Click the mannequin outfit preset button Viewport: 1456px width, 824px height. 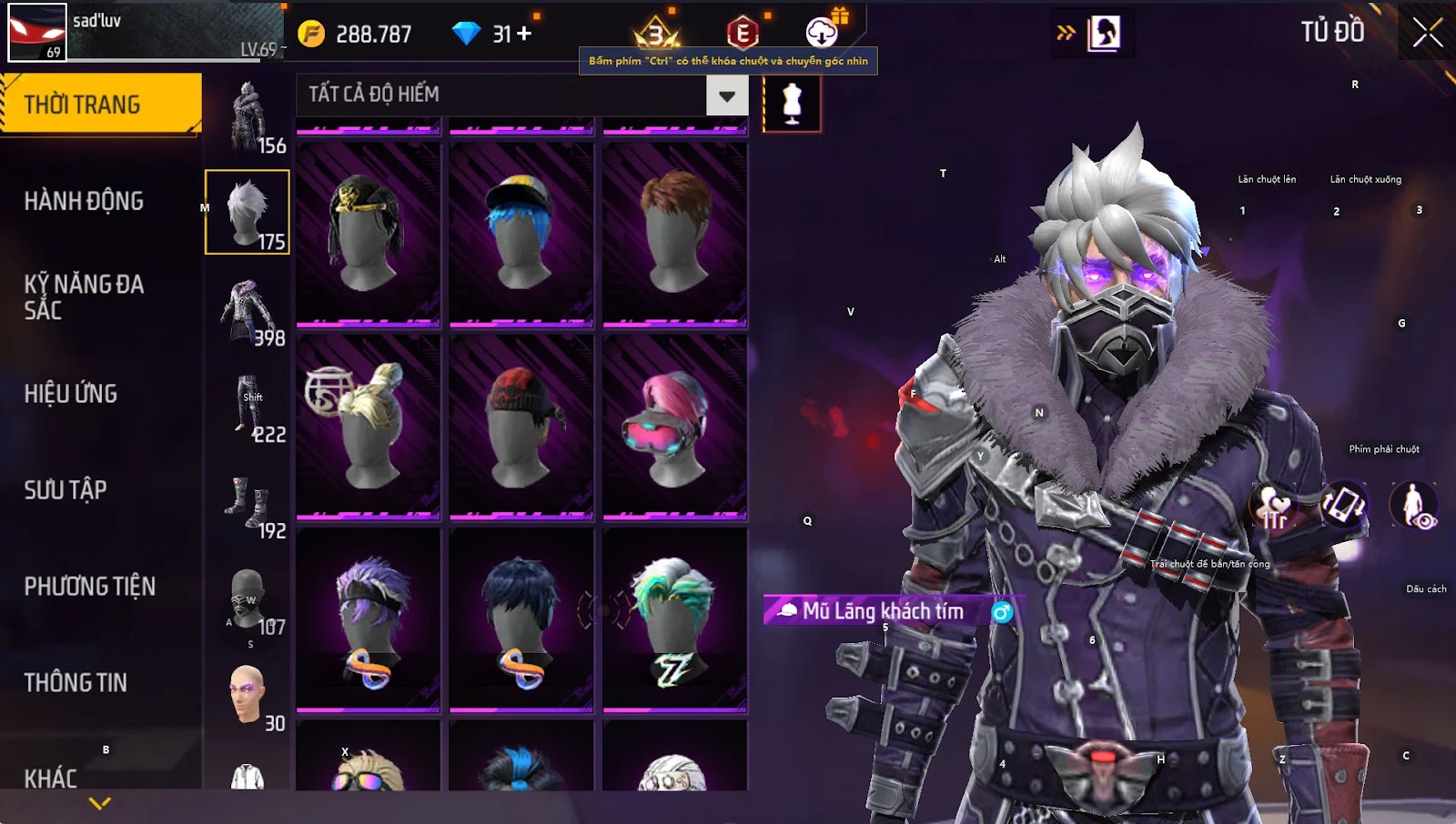coord(792,104)
